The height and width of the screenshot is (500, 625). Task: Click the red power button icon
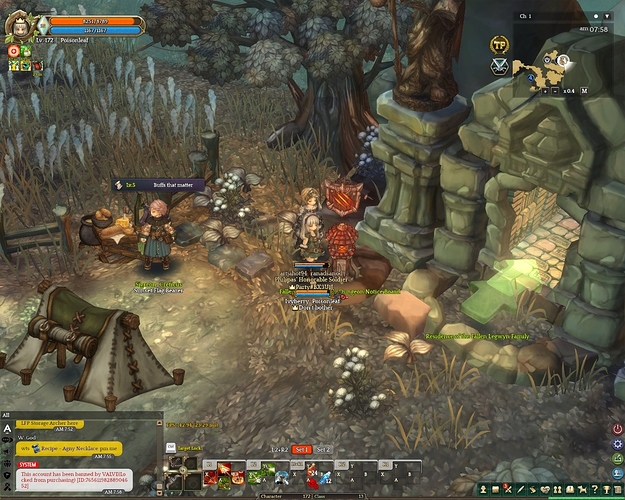point(617,429)
